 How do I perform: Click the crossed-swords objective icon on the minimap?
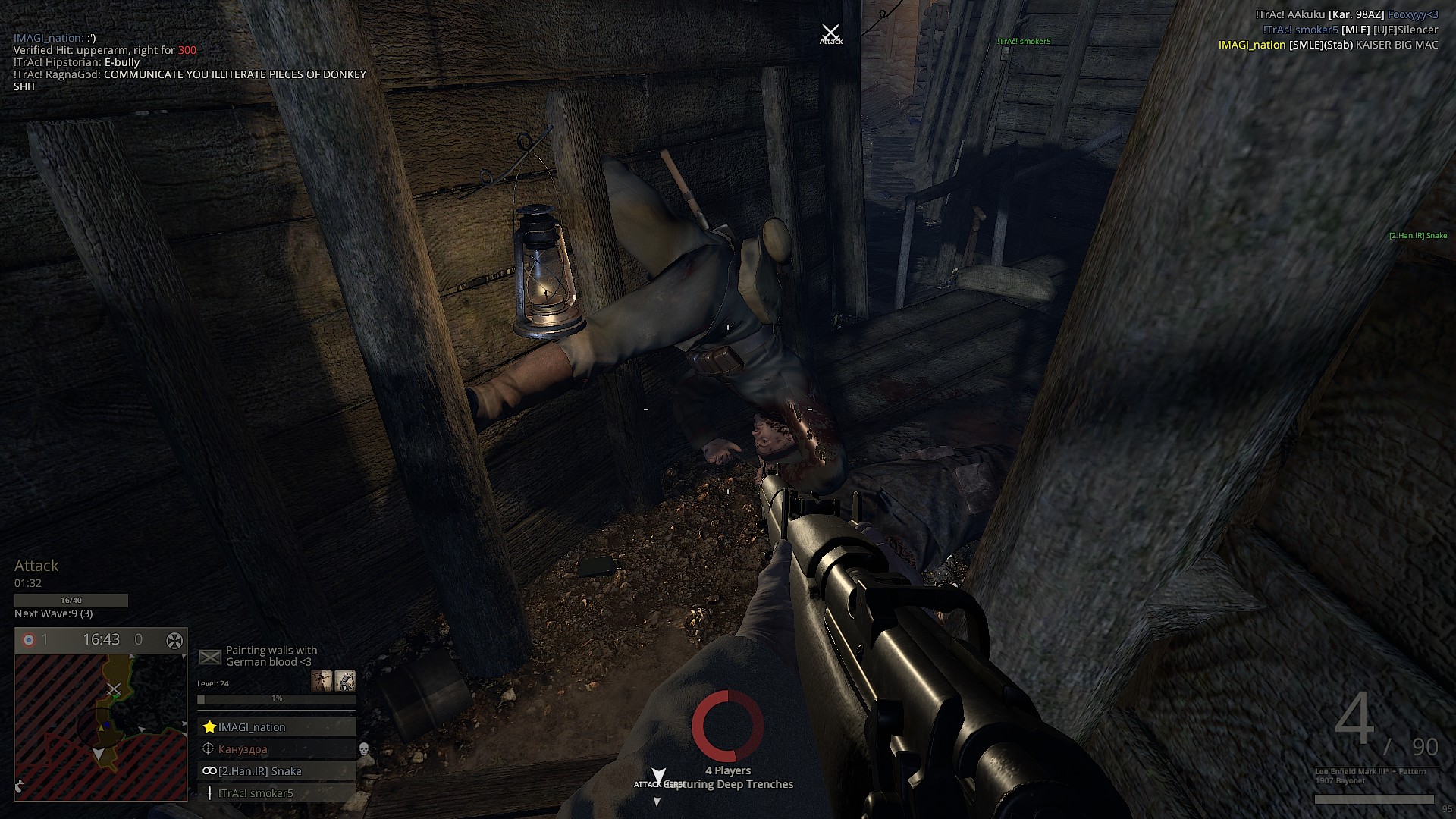(114, 690)
